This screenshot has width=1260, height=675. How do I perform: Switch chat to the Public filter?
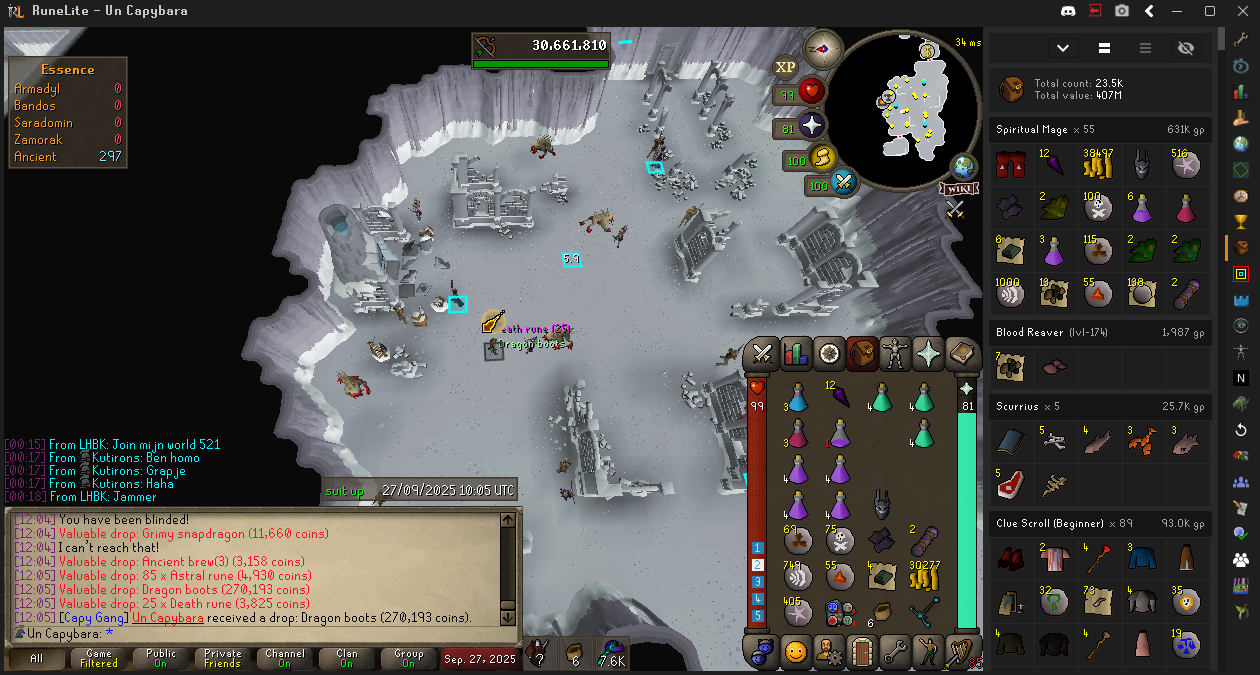click(x=160, y=658)
